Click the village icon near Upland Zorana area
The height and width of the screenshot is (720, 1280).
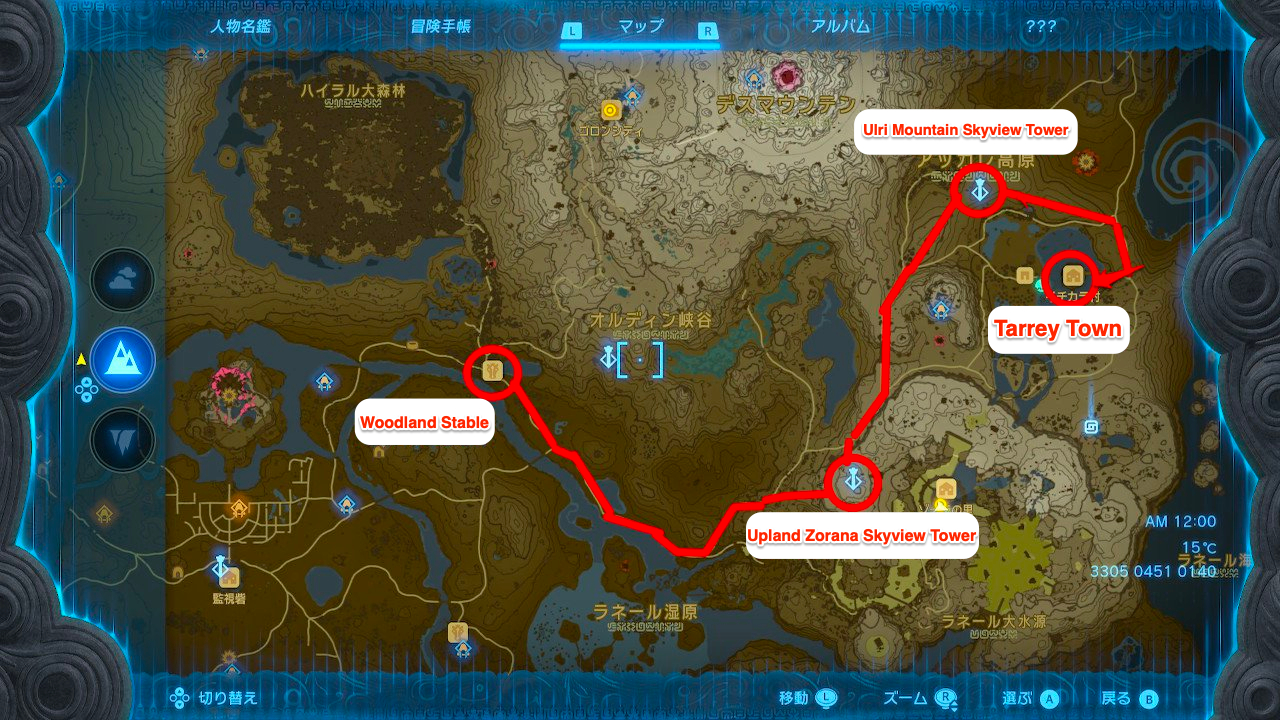point(945,490)
